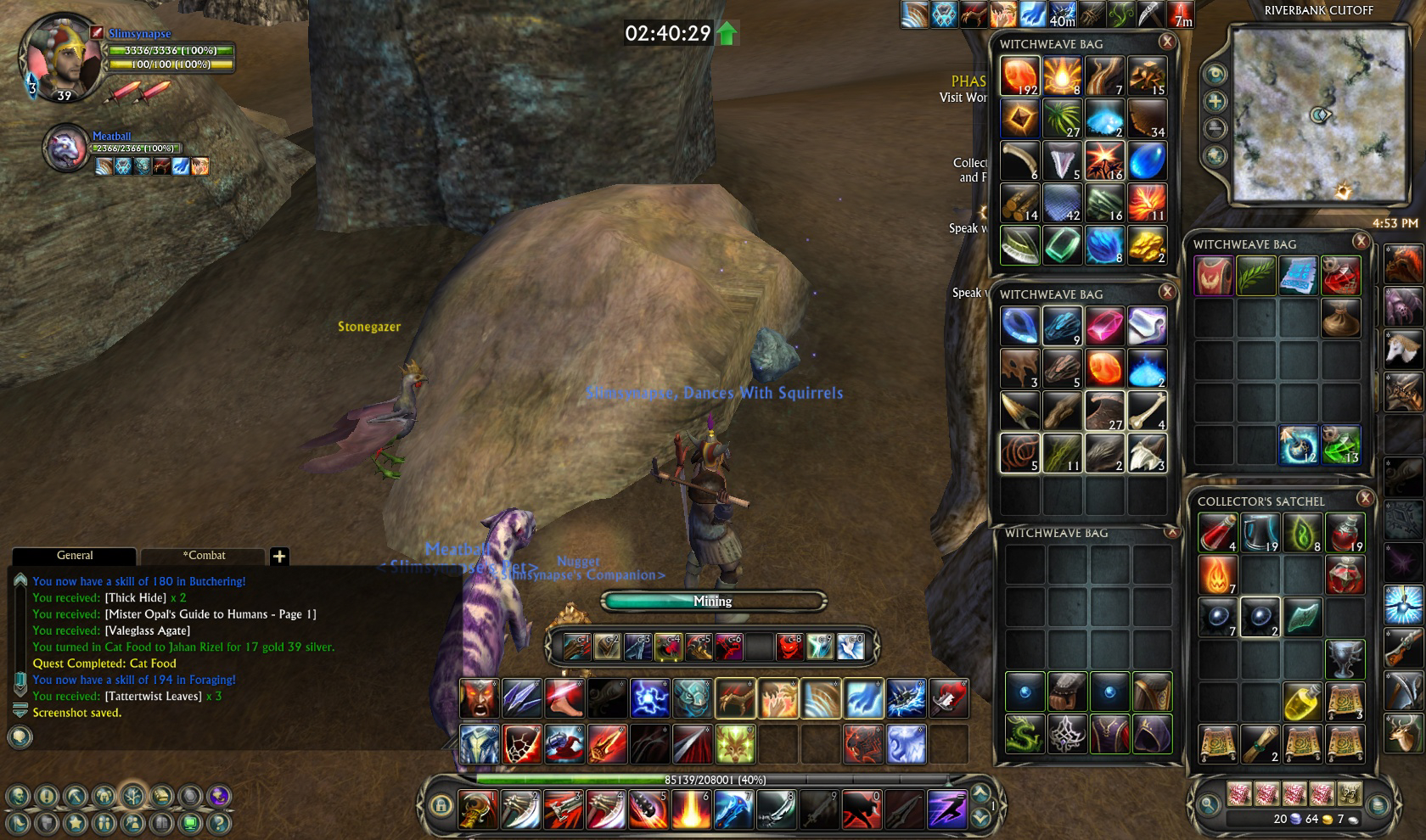Activate the fire pillar ability in slot 6
1426x840 pixels.
691,808
